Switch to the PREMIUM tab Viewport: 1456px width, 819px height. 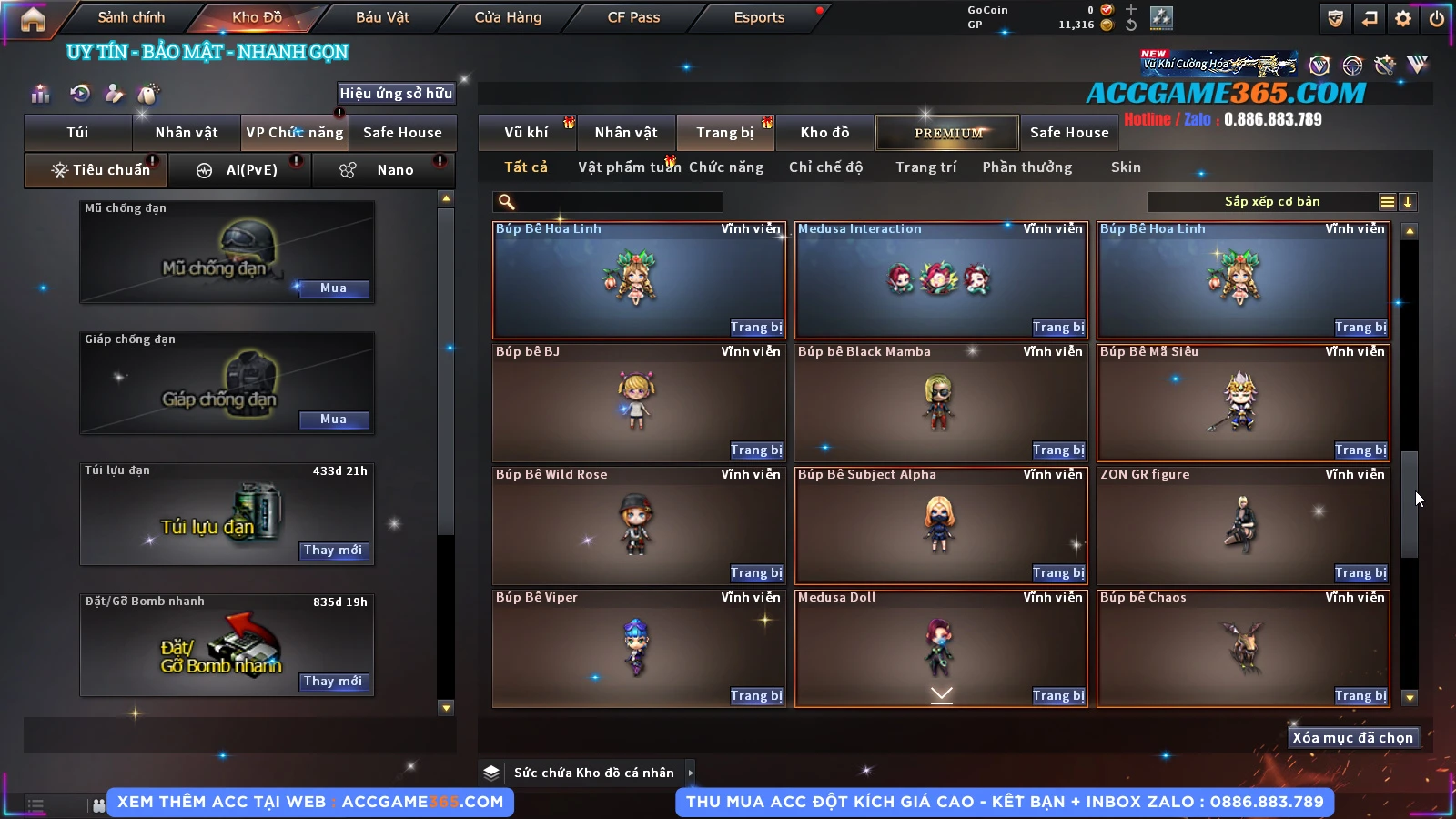(x=948, y=133)
